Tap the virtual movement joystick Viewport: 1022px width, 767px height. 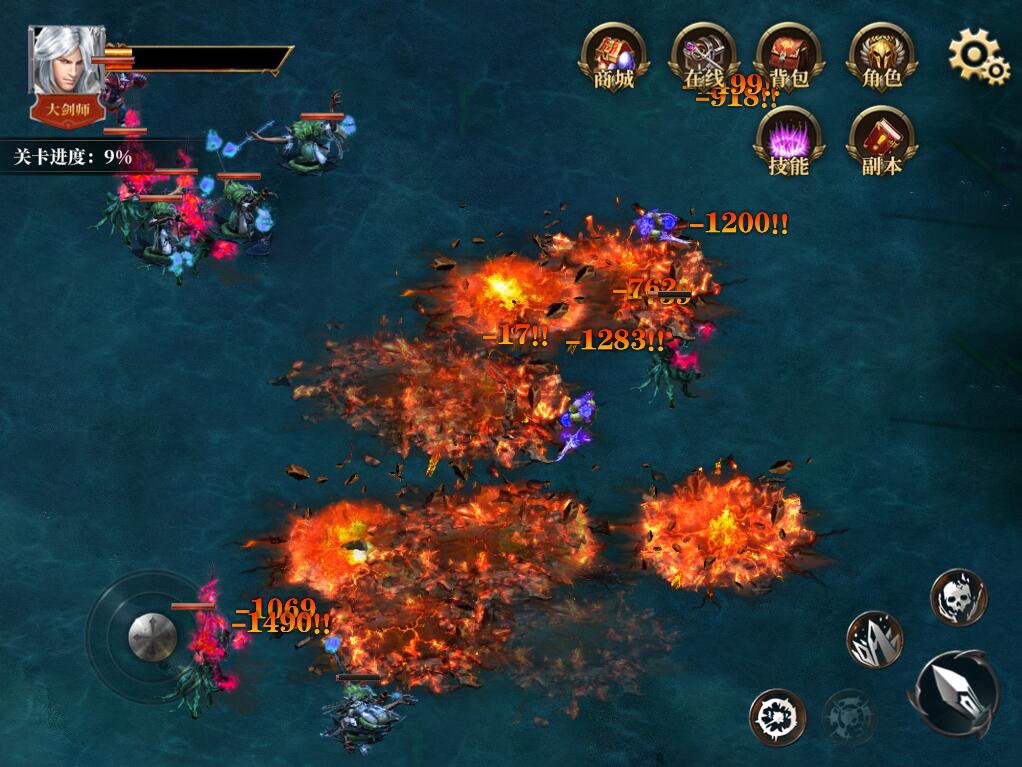[152, 634]
